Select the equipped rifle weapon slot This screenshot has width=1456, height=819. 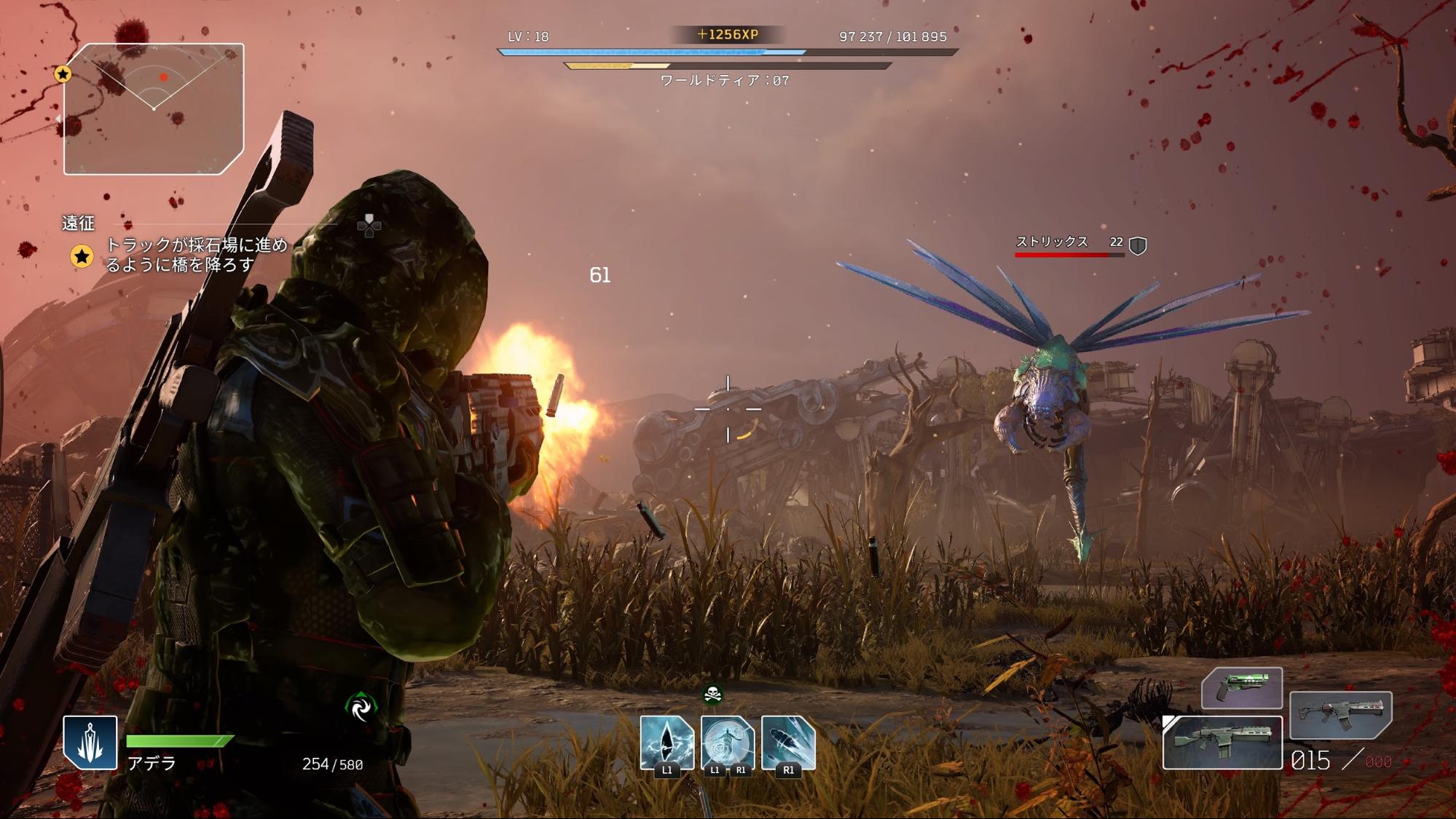[x=1222, y=743]
